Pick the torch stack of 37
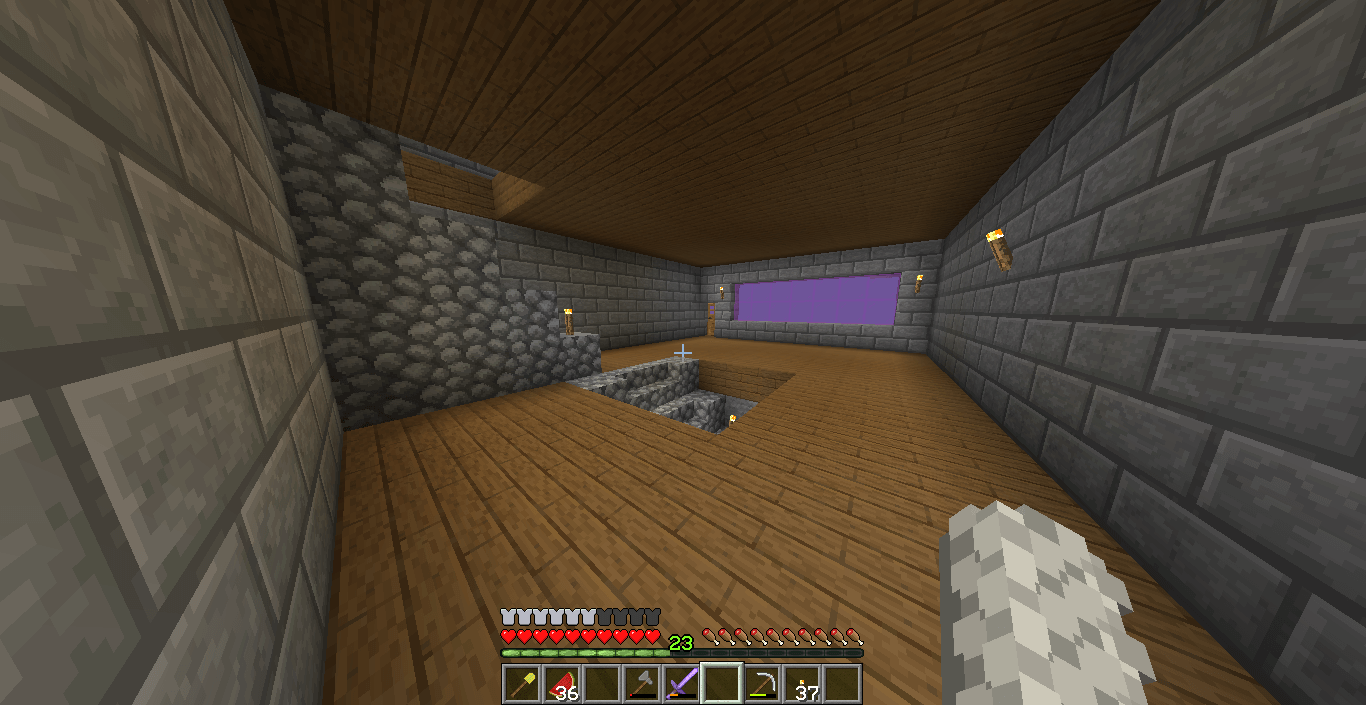This screenshot has width=1366, height=705. 802,684
